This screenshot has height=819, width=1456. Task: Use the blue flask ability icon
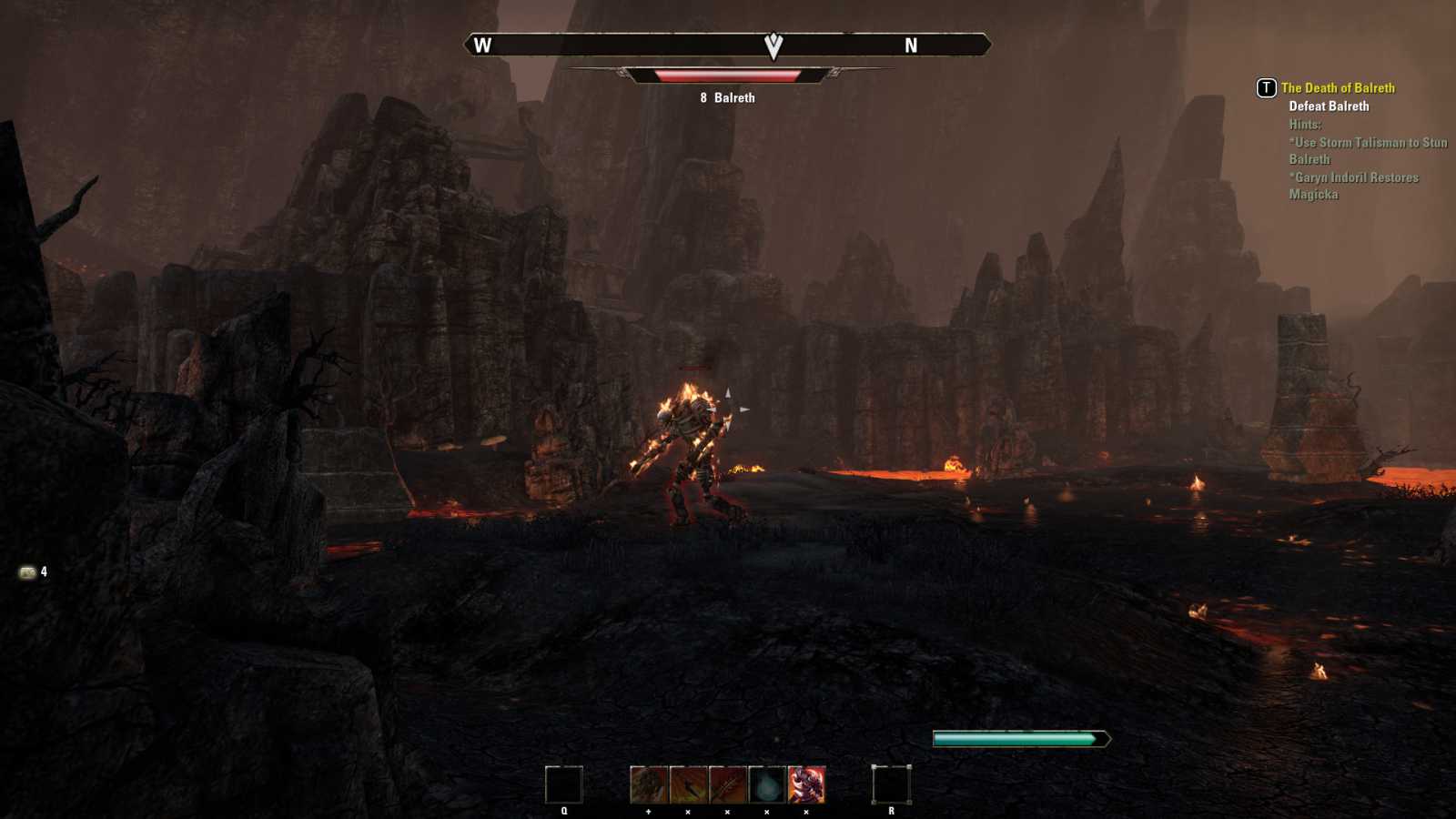pos(766,784)
